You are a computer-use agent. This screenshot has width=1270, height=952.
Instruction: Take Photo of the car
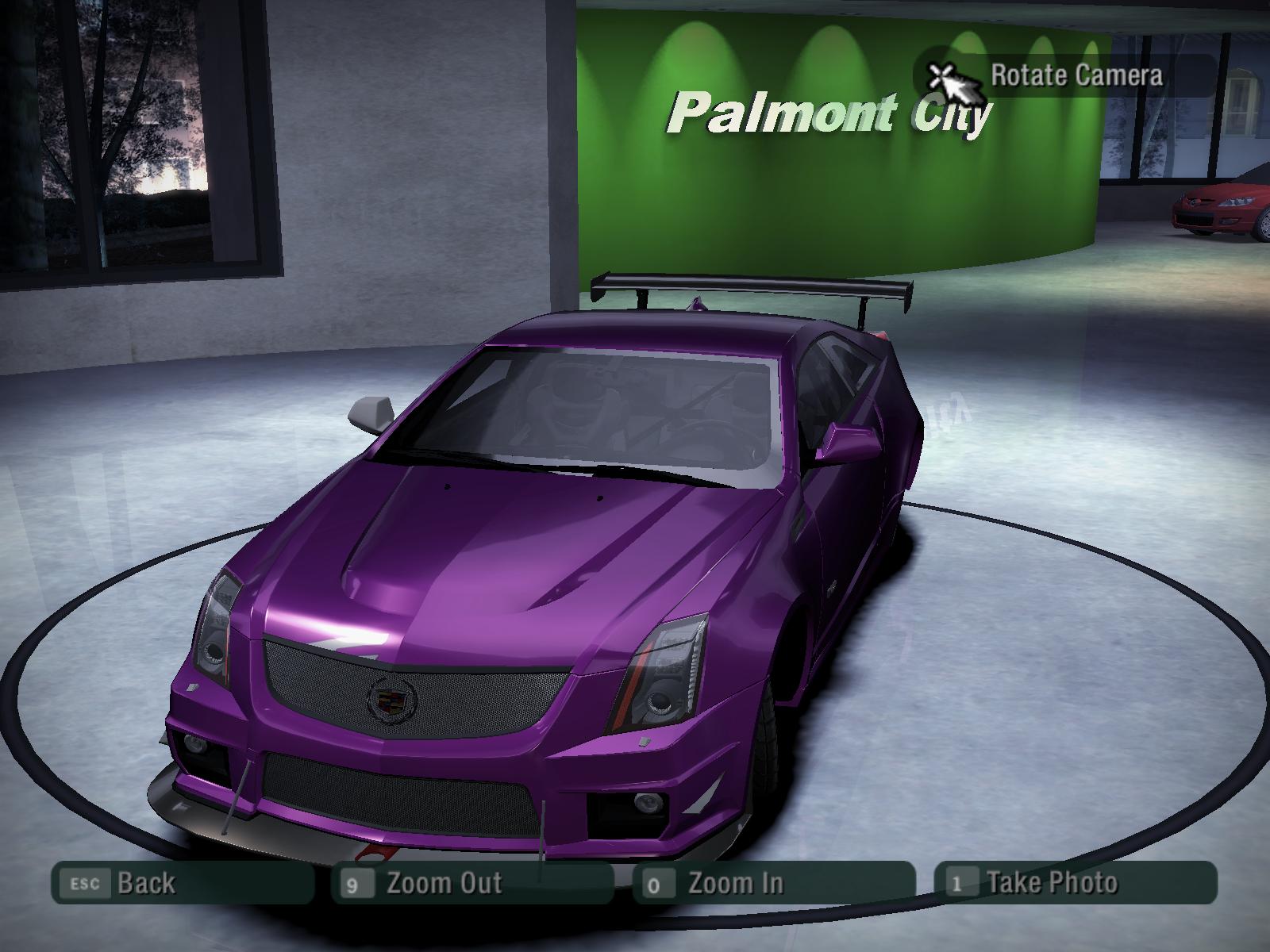pos(1076,882)
